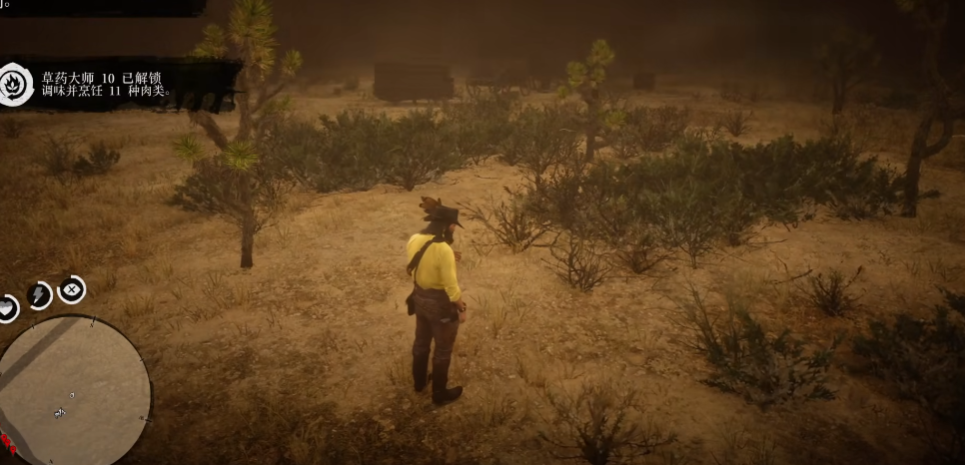Click the Dead Eye core icon

[72, 290]
